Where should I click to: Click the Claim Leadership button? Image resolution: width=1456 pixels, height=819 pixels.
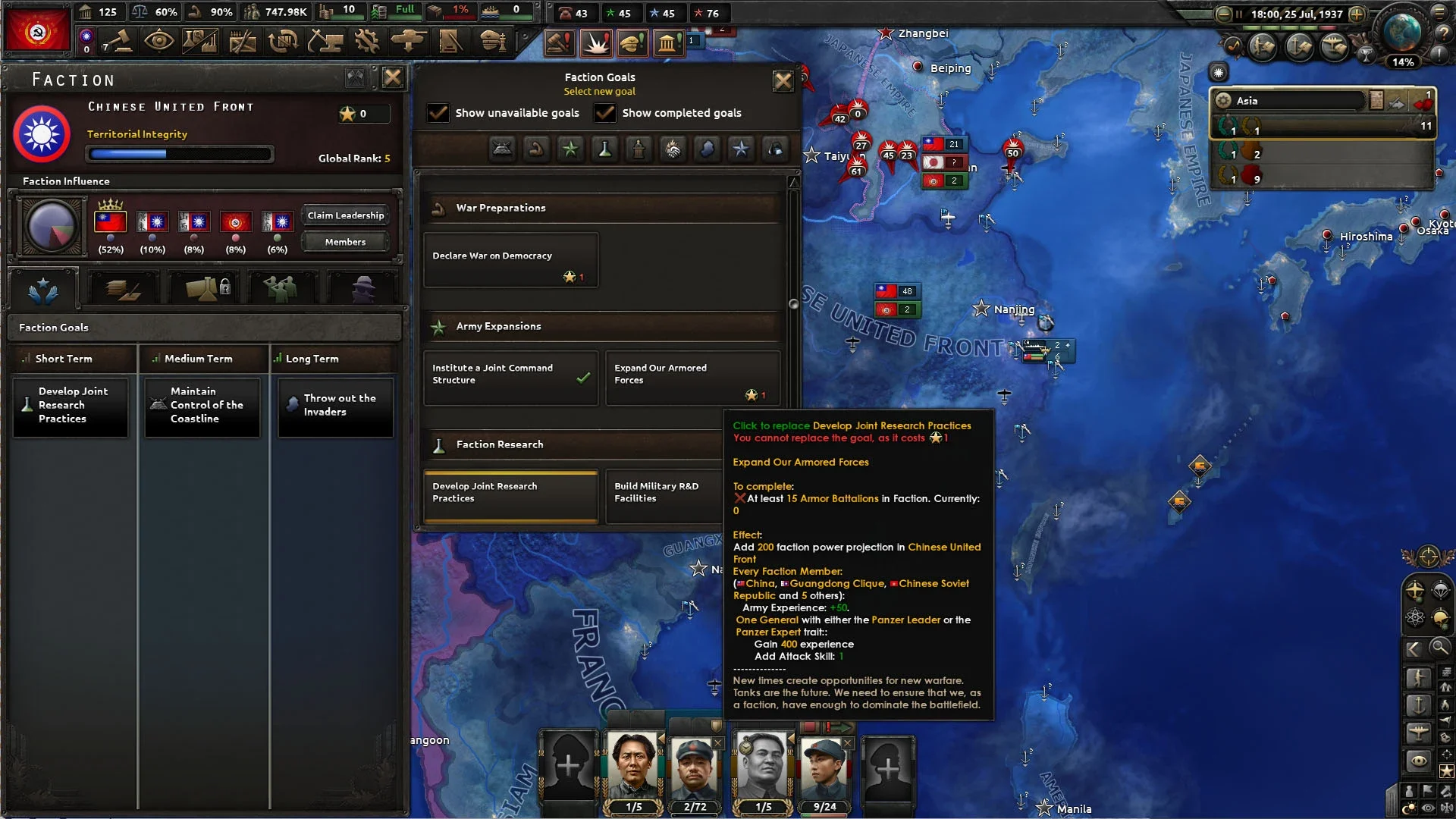345,215
